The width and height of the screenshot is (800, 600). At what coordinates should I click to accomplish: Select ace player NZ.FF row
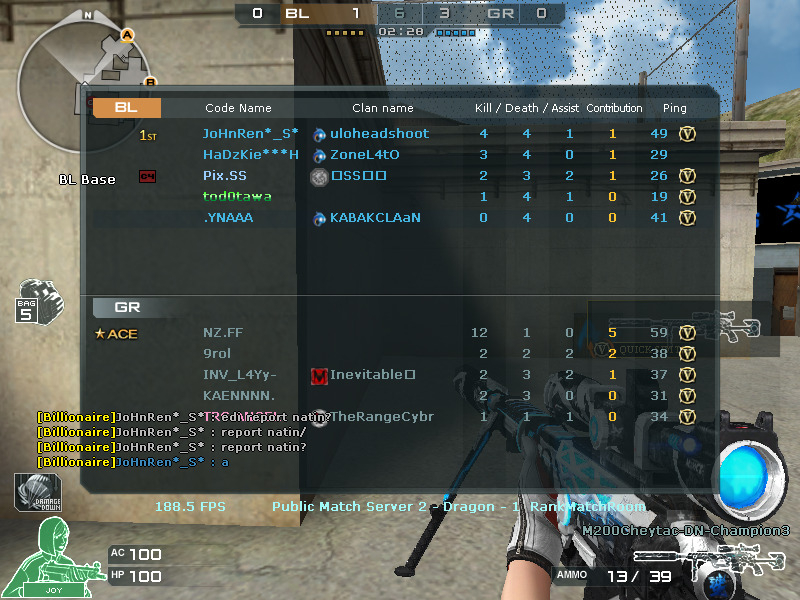point(223,333)
